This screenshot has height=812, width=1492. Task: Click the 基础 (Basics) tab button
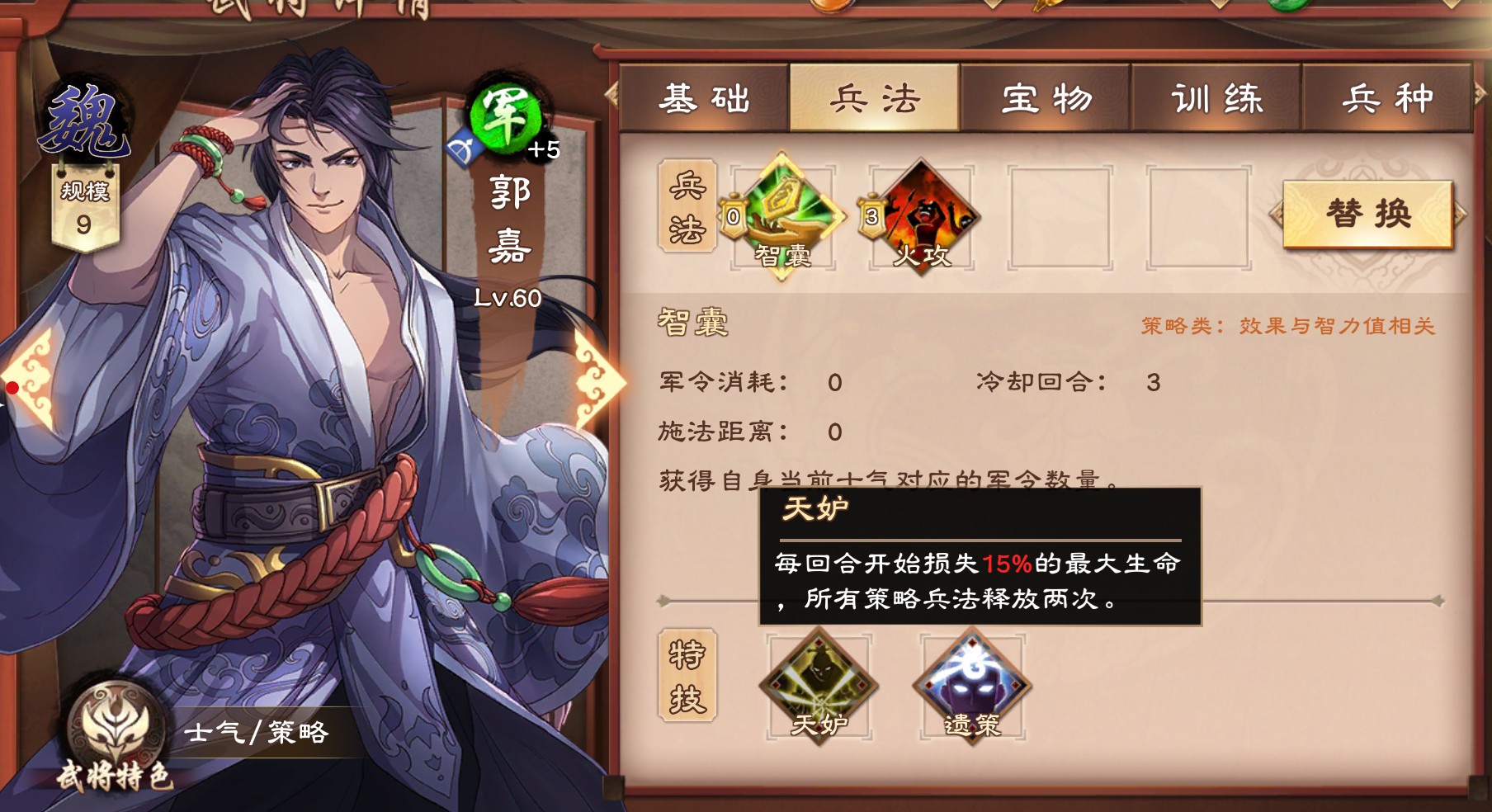click(703, 97)
